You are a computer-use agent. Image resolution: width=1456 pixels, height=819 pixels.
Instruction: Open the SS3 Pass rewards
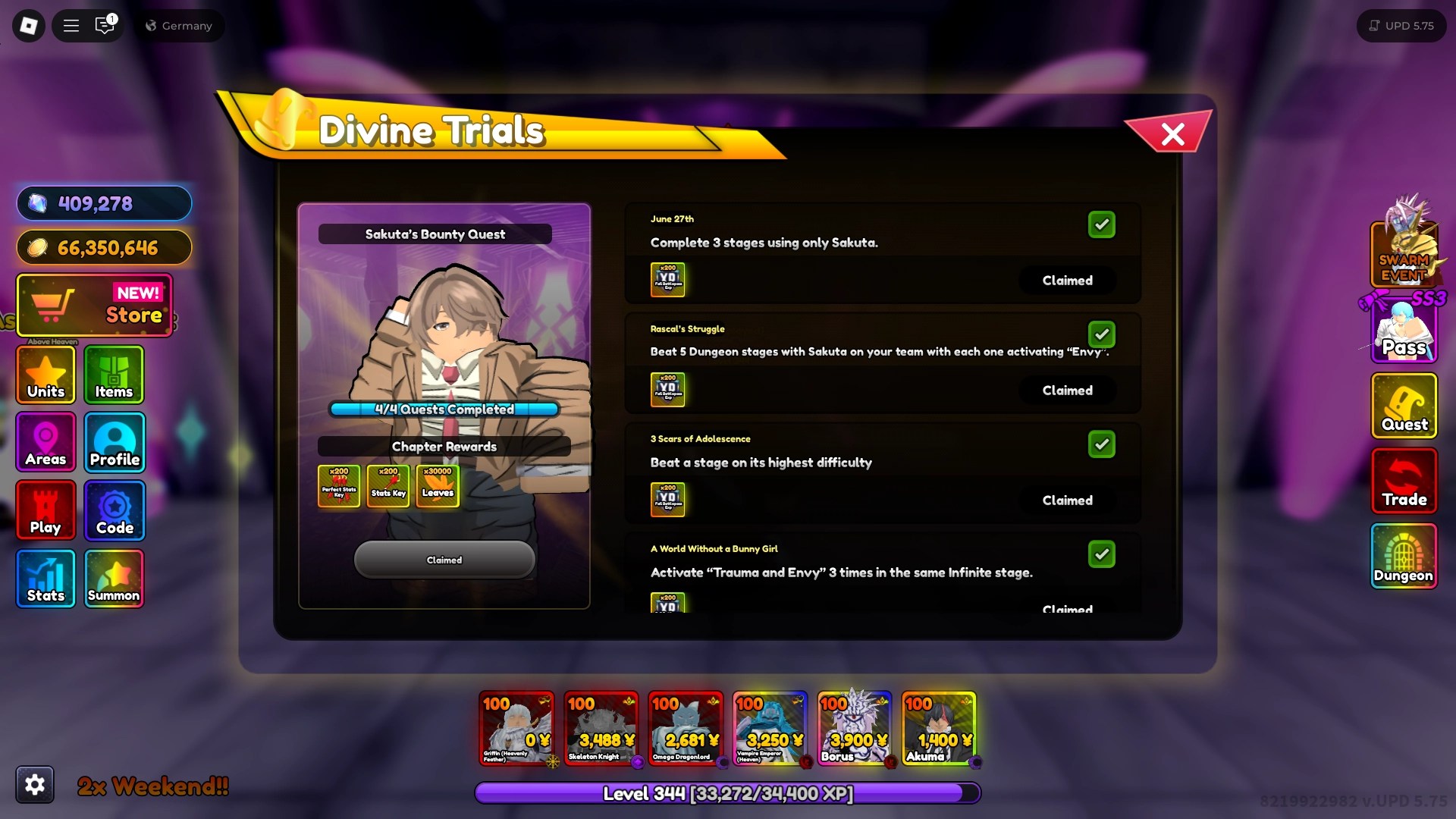tap(1404, 331)
